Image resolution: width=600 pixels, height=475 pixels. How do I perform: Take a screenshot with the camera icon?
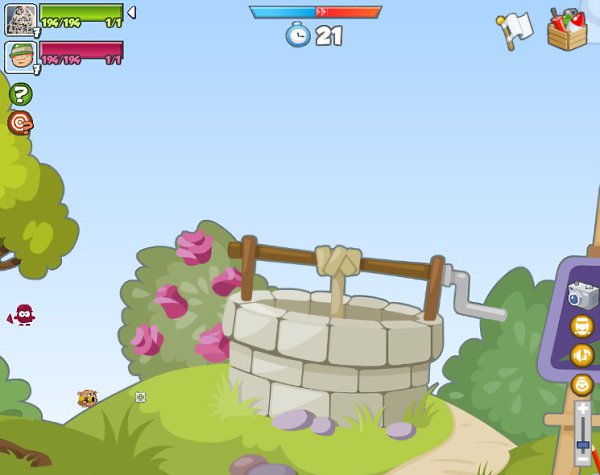[582, 295]
